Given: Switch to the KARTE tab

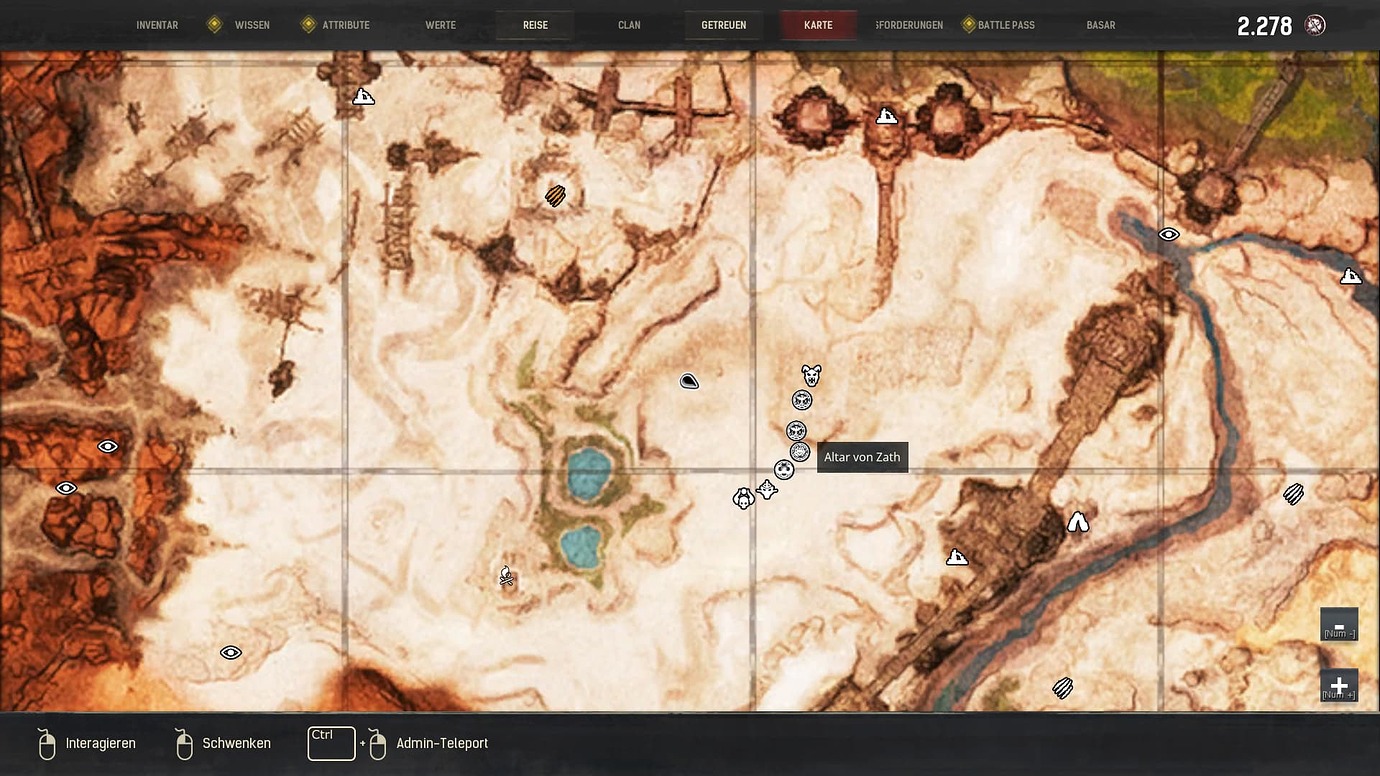Looking at the screenshot, I should point(818,24).
